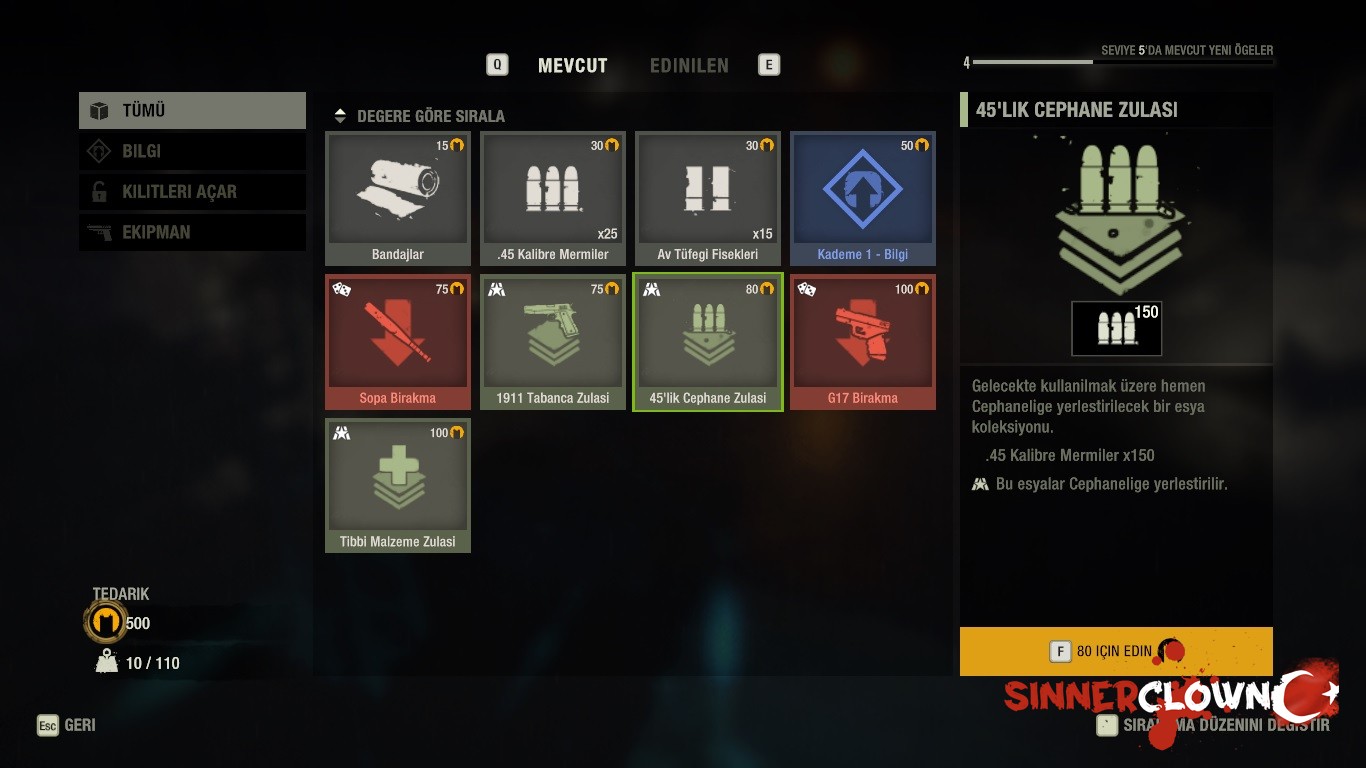1366x768 pixels.
Task: Go back with the Geri button
Action: 68,725
